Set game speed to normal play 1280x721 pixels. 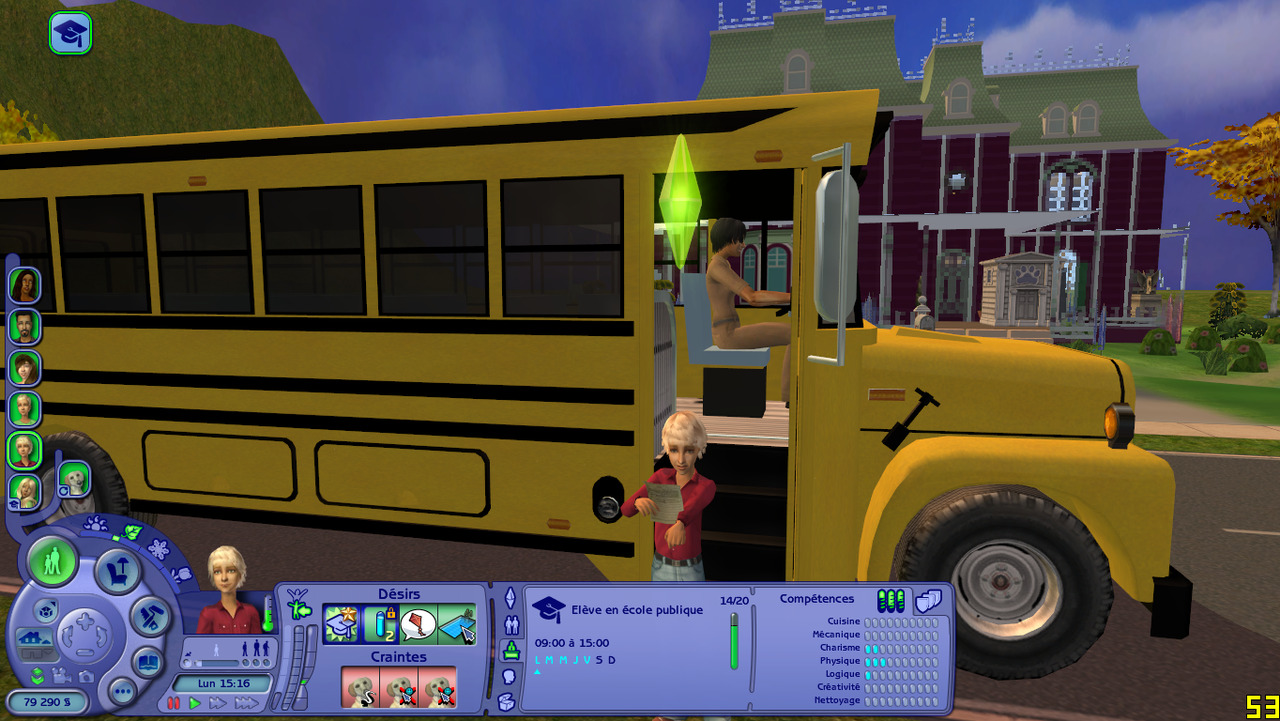point(195,703)
